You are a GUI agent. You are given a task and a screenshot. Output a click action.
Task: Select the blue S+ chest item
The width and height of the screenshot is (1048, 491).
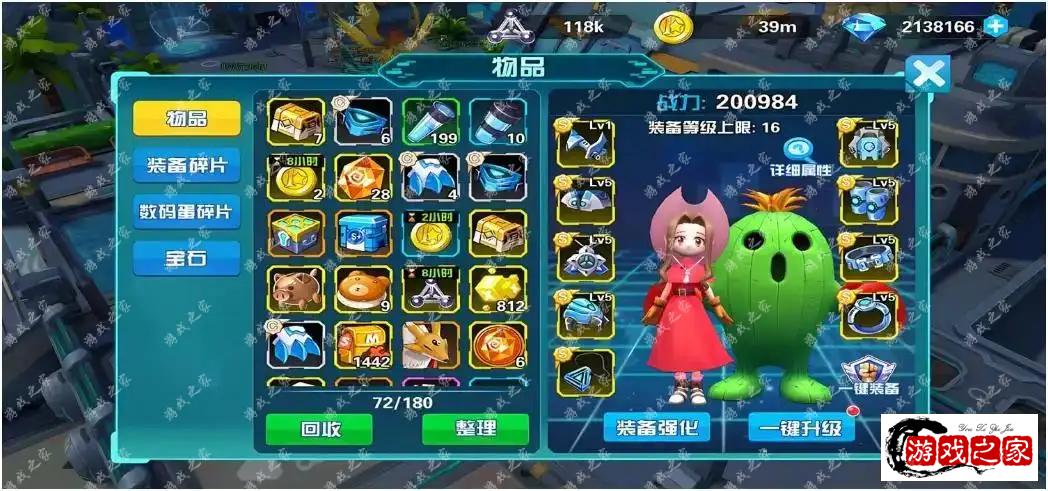point(363,233)
